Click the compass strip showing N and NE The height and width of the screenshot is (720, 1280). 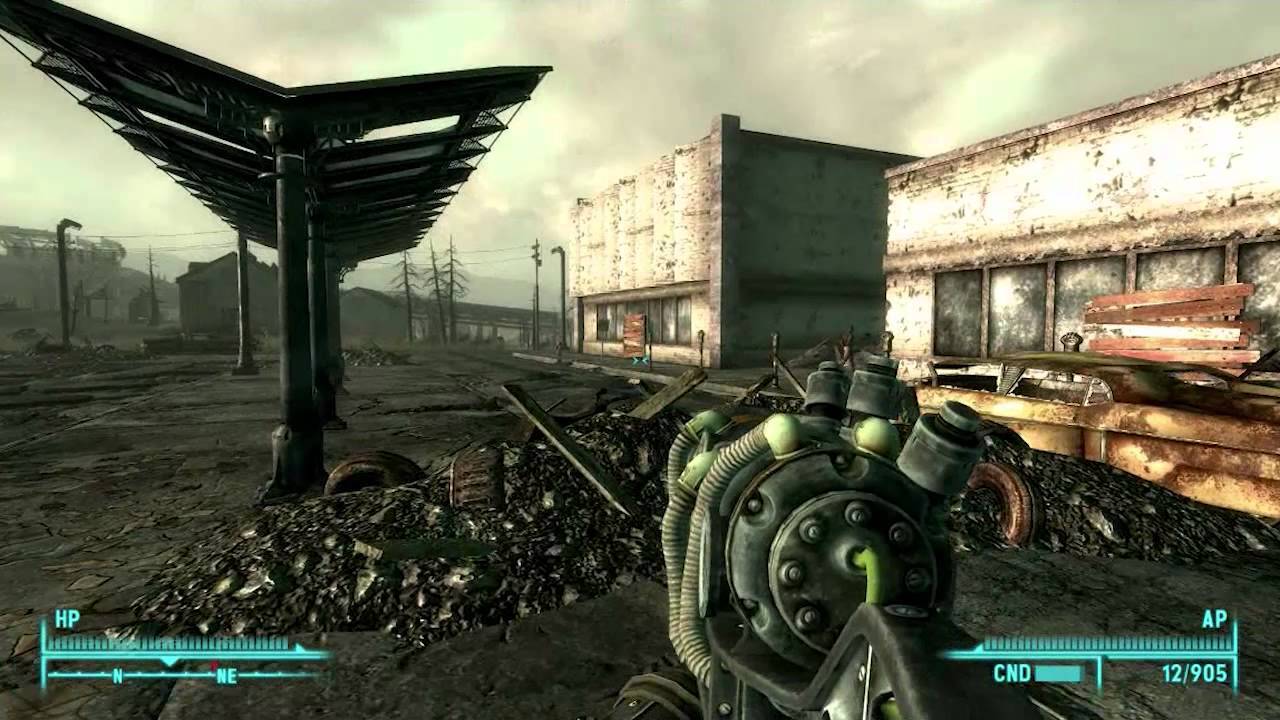(x=185, y=674)
